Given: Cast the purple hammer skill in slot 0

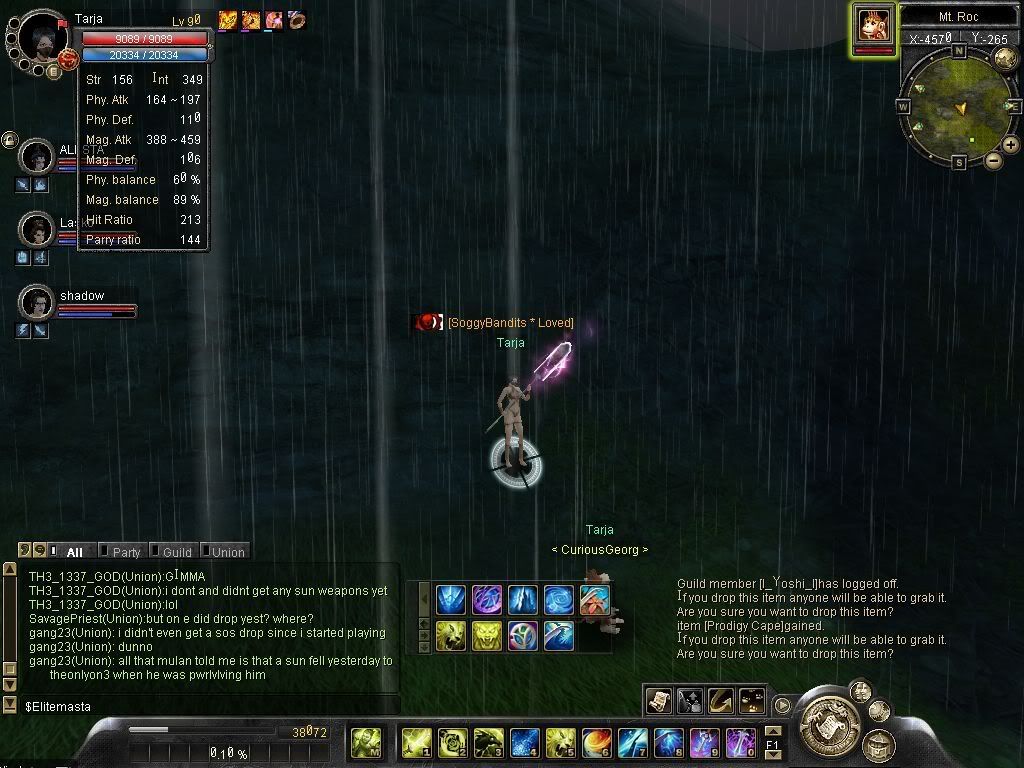Looking at the screenshot, I should 740,742.
